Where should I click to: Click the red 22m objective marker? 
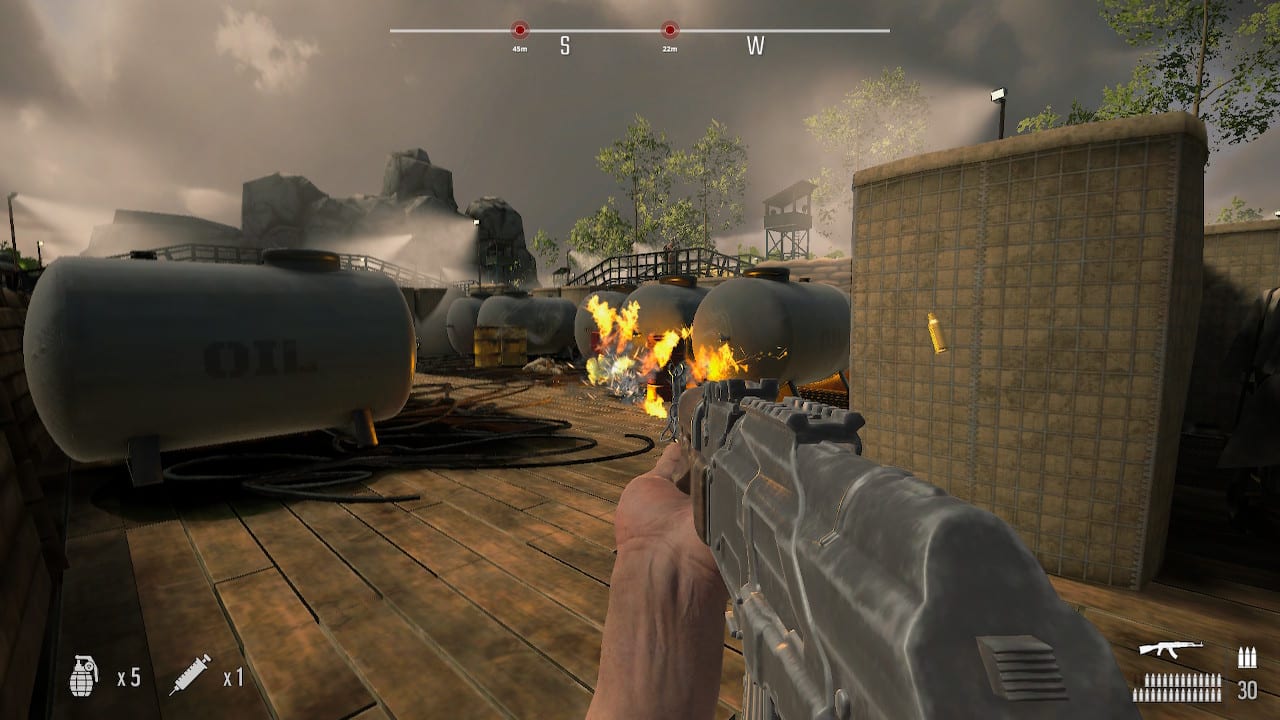(670, 31)
